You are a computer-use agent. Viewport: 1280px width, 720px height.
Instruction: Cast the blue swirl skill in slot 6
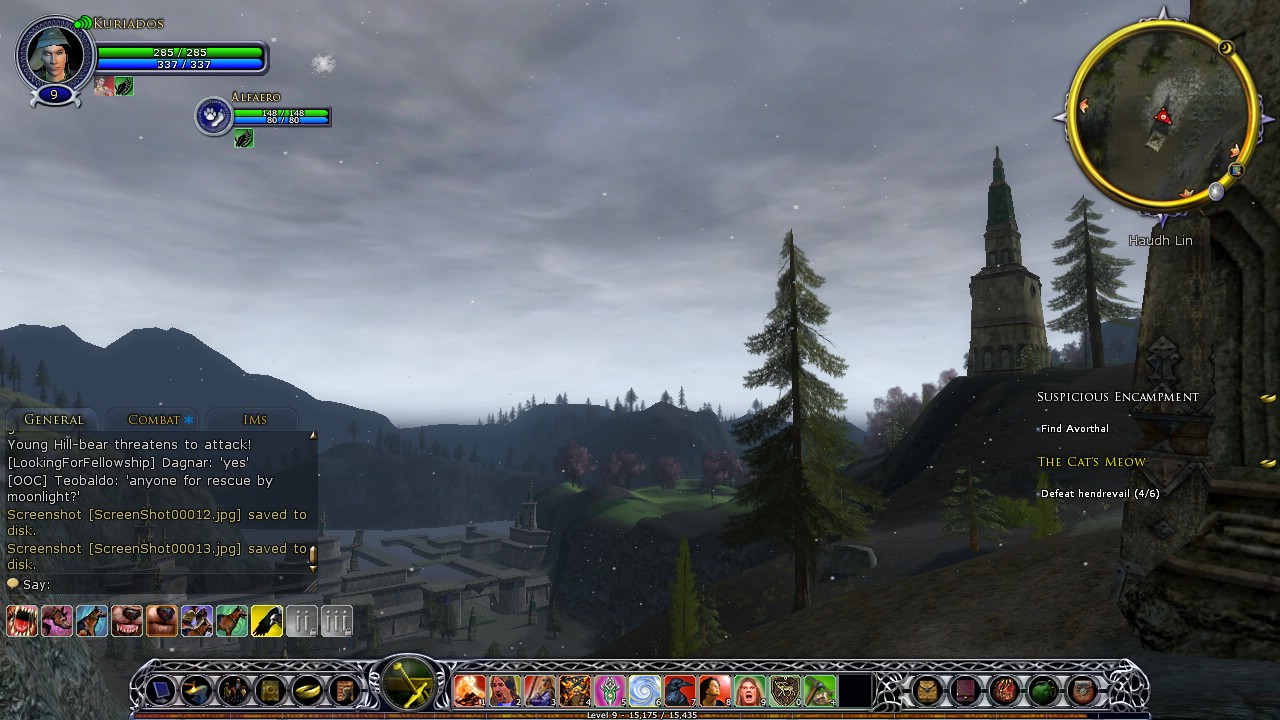pos(644,690)
